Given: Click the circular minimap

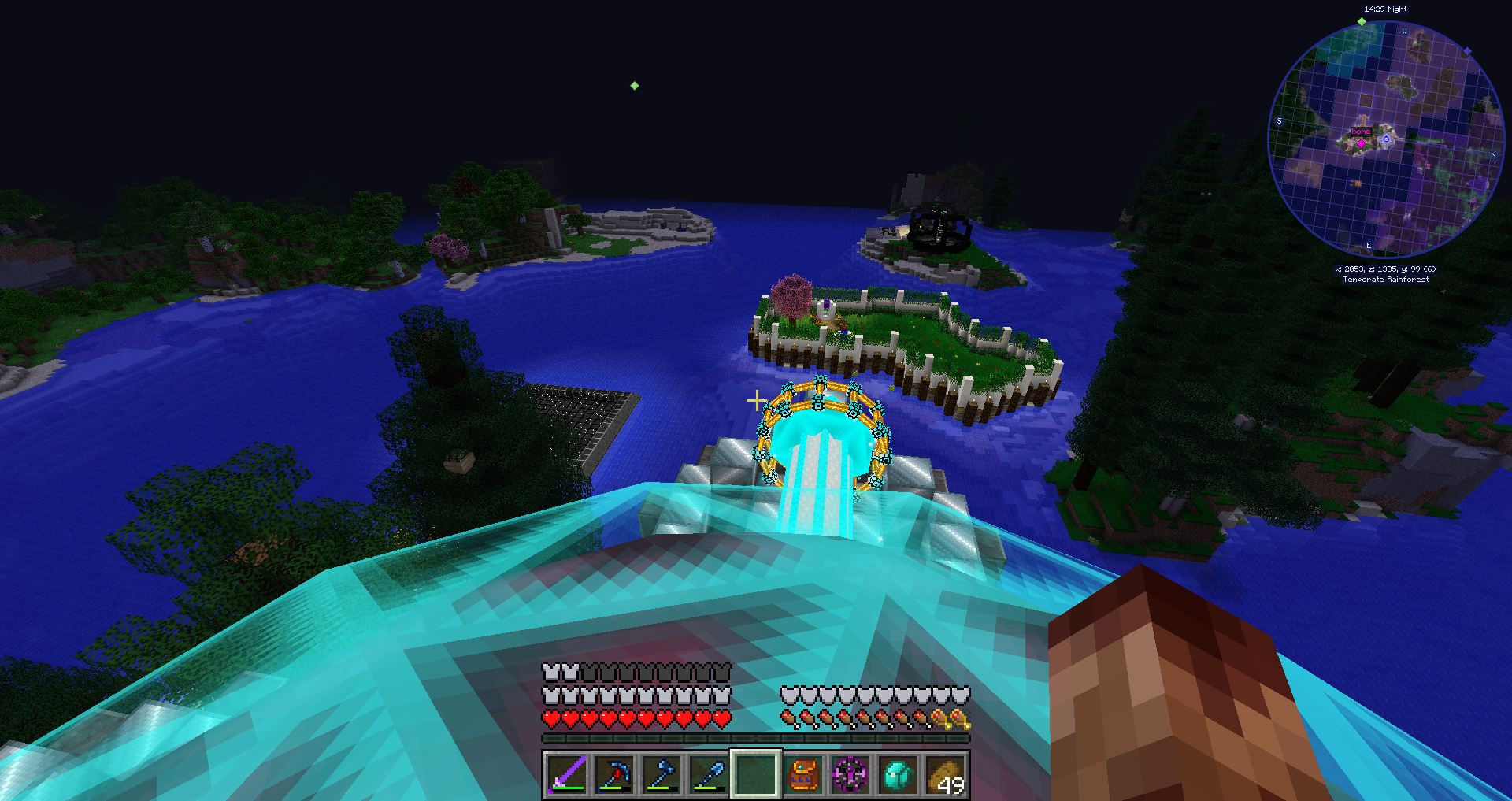Looking at the screenshot, I should point(1385,139).
